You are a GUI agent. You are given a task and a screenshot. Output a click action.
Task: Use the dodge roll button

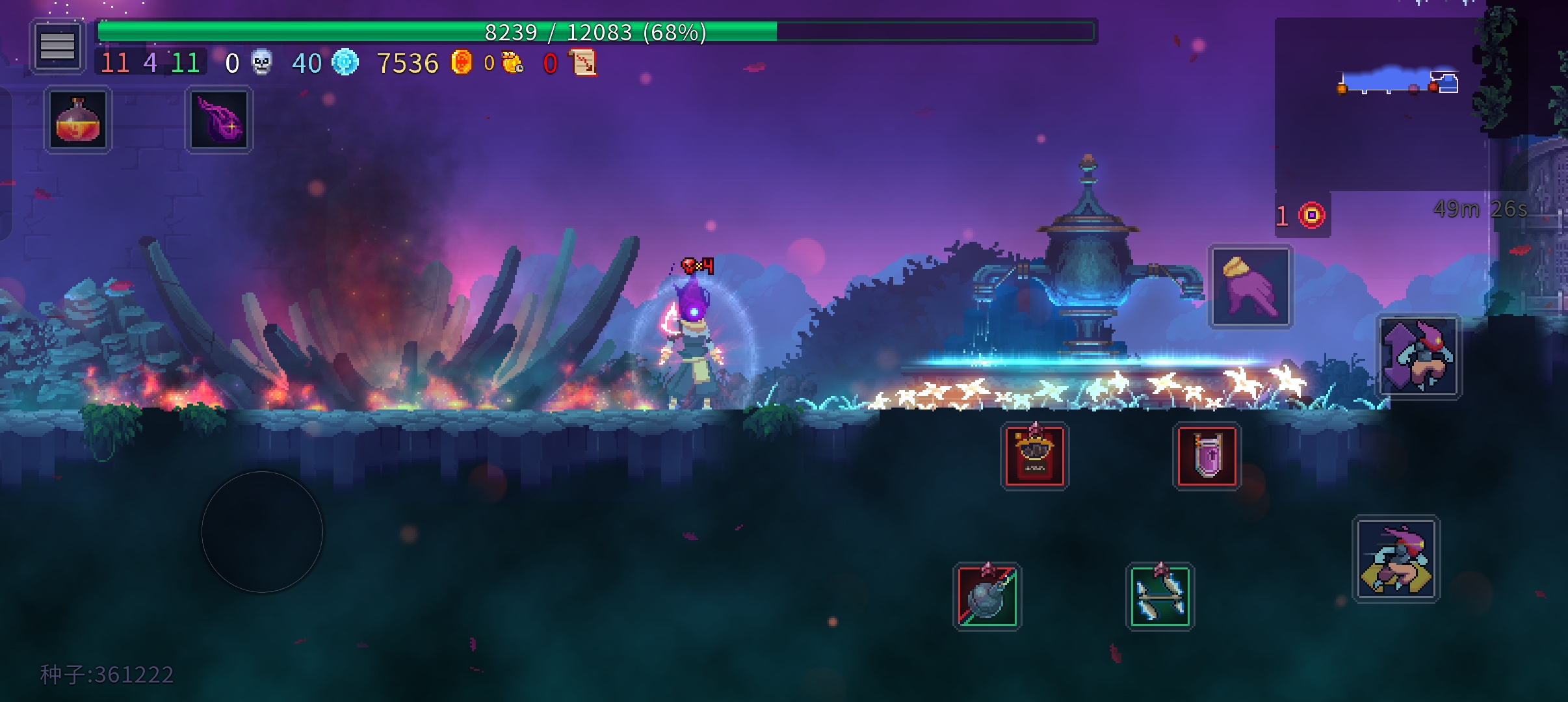tap(1396, 559)
